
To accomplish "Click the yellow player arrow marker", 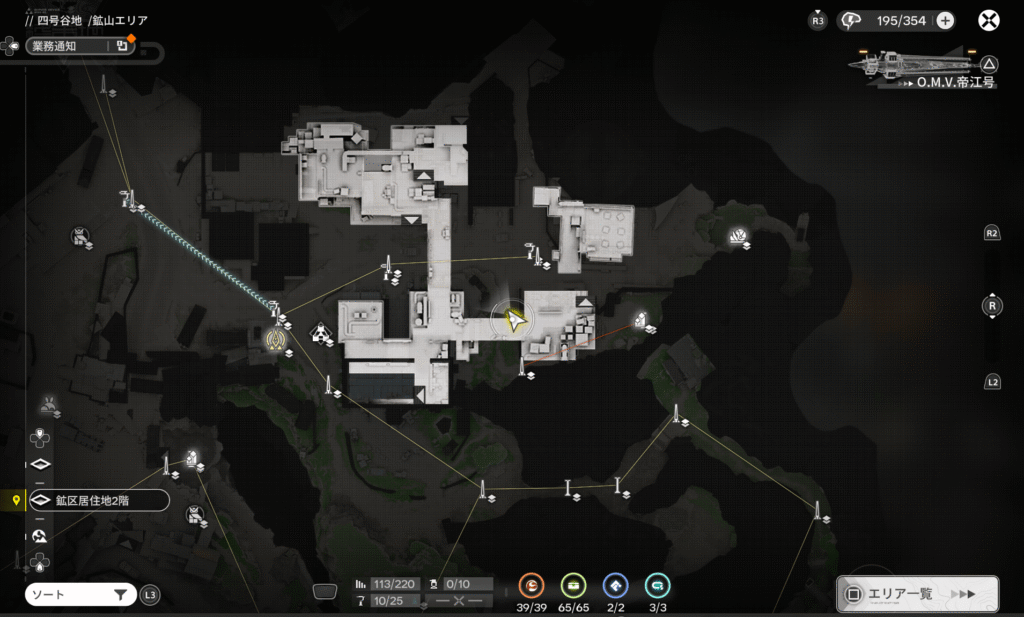I will (x=515, y=320).
